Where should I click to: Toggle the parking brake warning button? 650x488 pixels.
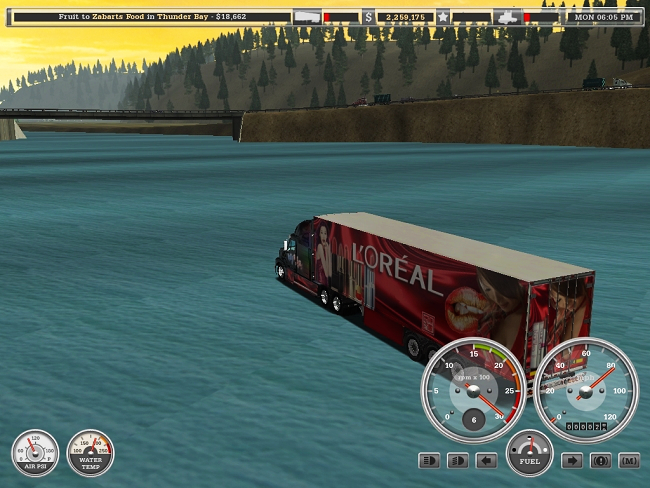tap(600, 461)
